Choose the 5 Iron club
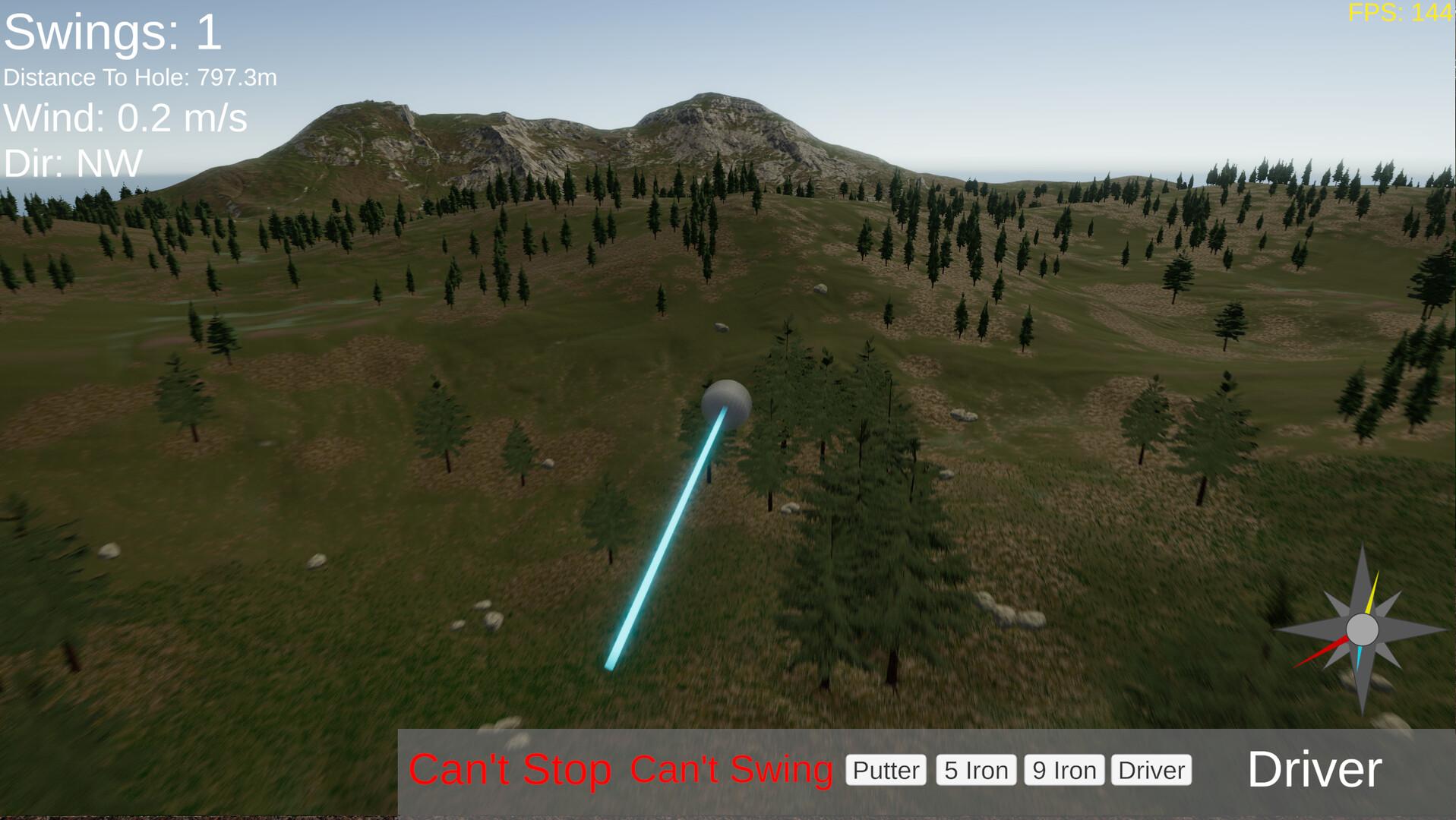Screen dimensions: 1456x820 pyautogui.click(x=976, y=770)
